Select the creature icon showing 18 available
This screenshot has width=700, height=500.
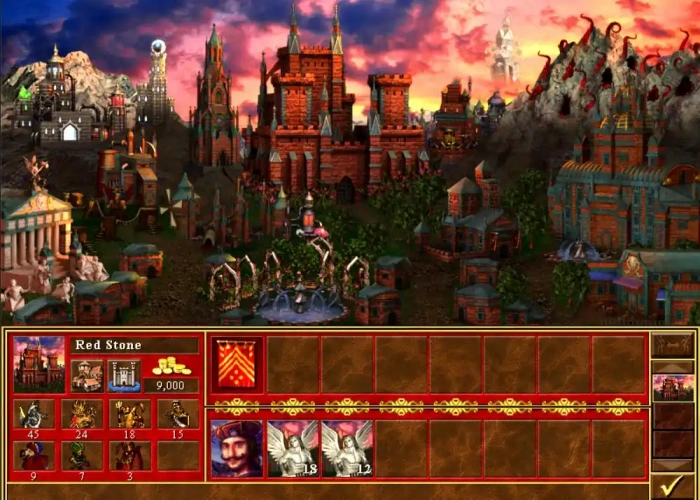pos(129,415)
